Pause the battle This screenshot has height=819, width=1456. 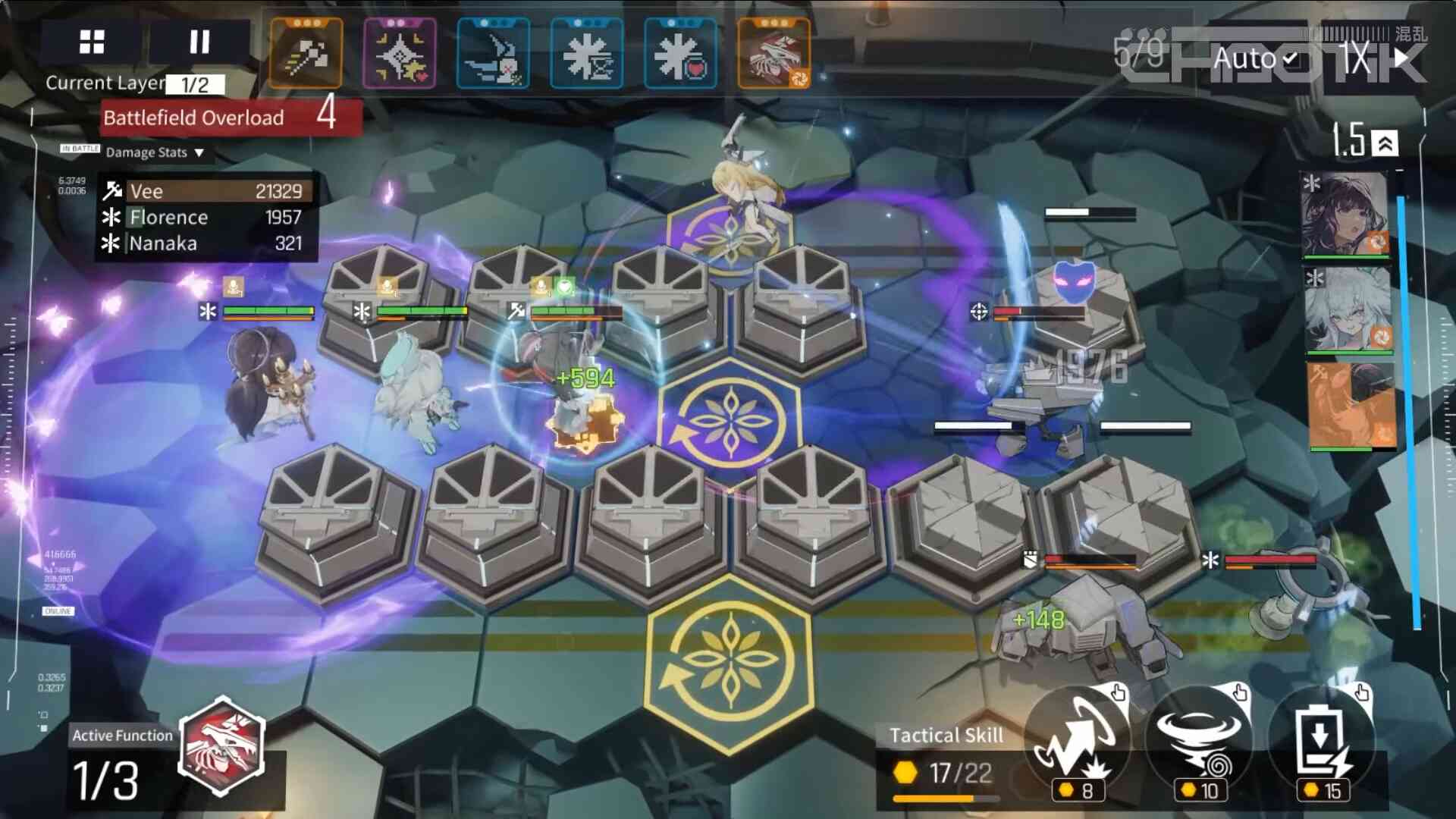[199, 42]
